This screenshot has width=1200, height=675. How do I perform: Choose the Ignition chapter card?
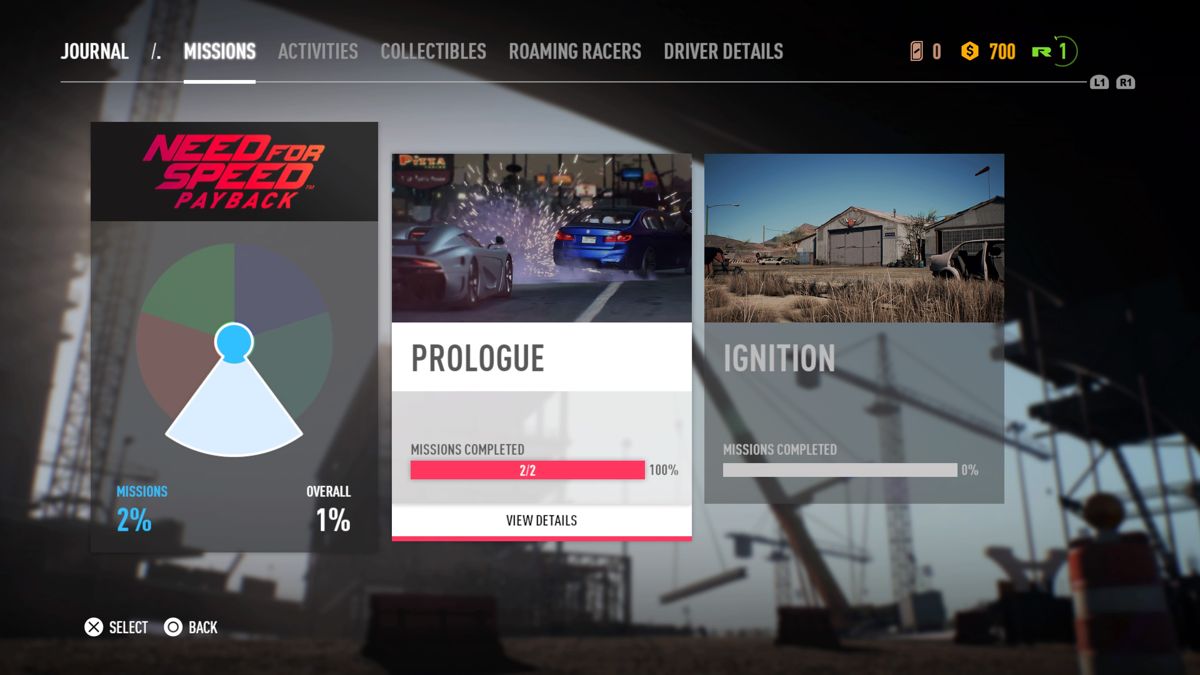[854, 328]
